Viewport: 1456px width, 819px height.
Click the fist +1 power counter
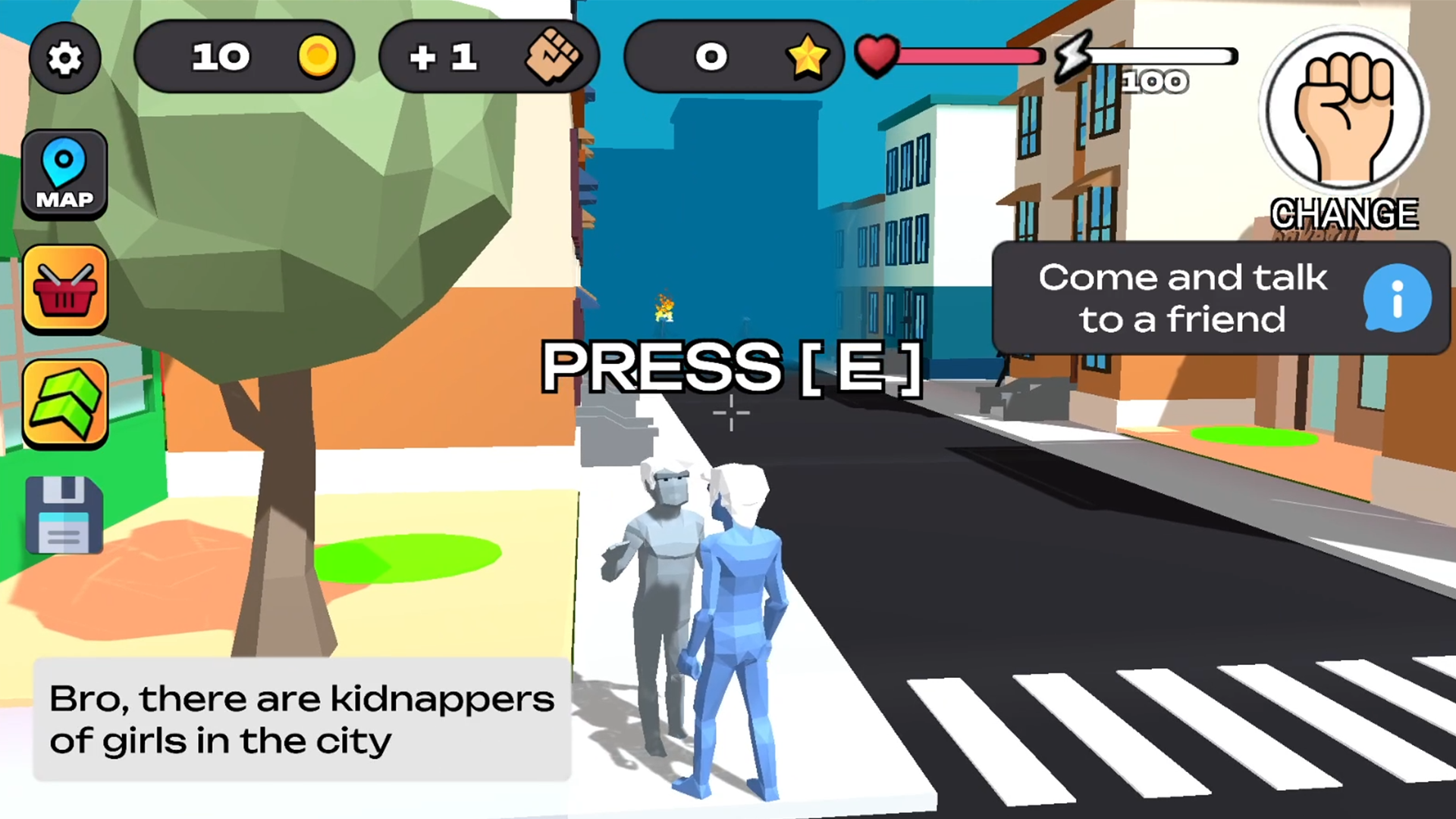point(488,56)
